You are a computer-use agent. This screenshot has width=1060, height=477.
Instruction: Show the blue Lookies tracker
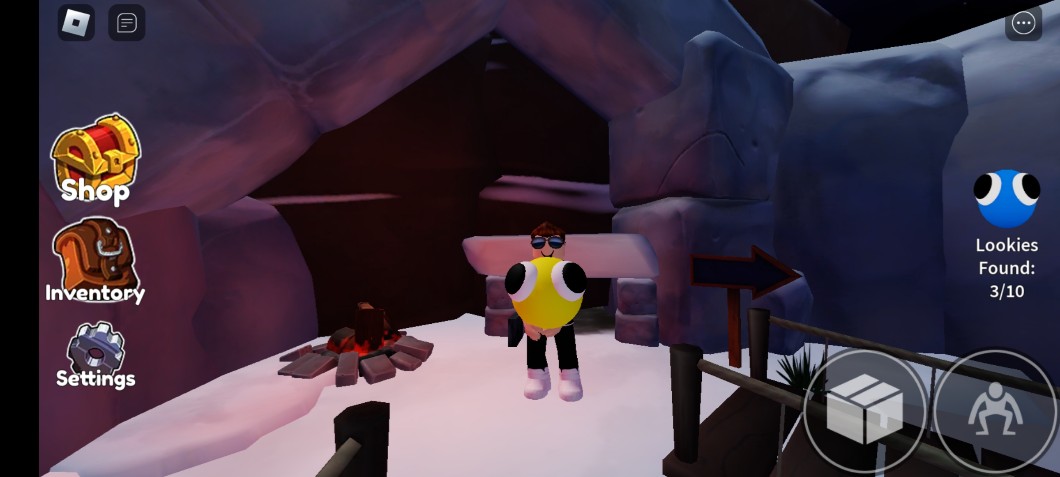1007,199
